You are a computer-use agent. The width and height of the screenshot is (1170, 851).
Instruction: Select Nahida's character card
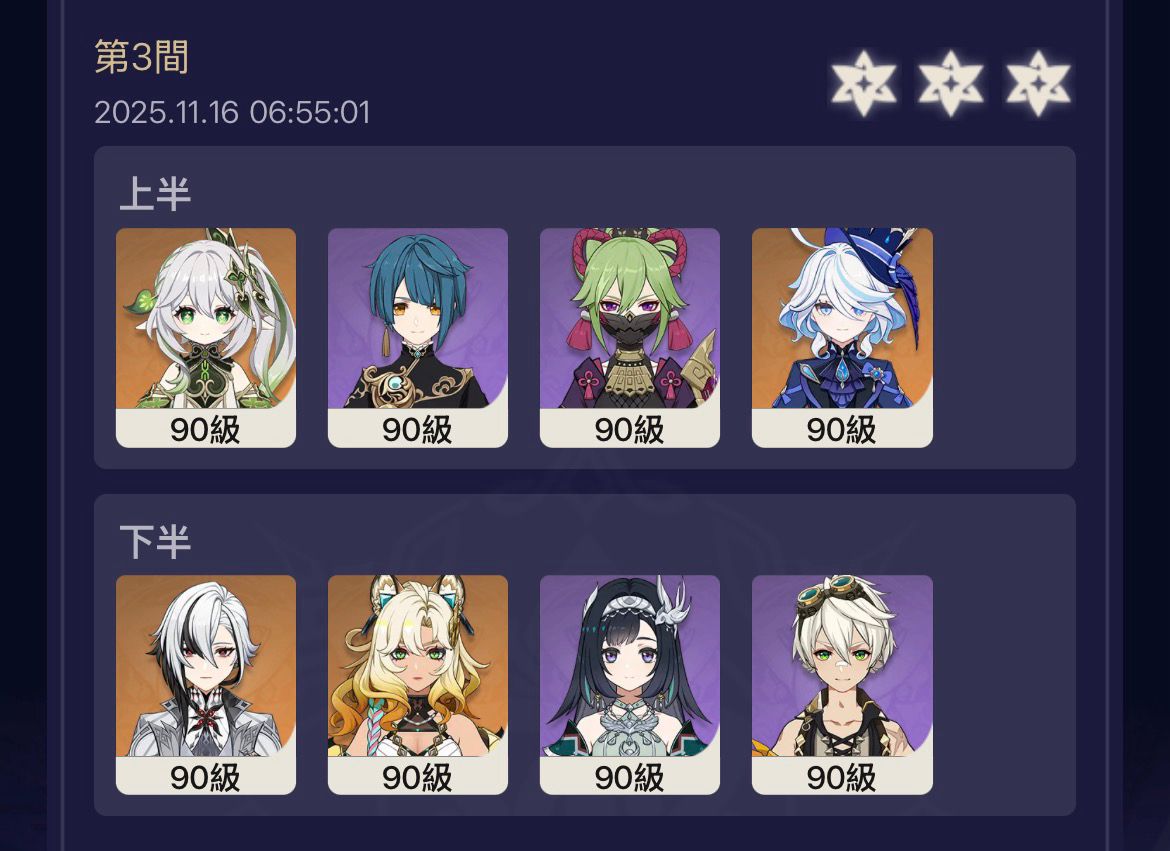click(x=206, y=337)
